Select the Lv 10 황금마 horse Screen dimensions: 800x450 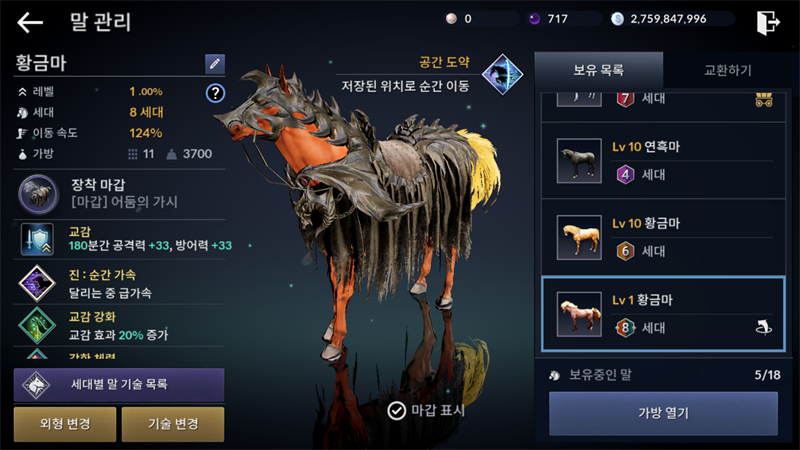coord(658,237)
